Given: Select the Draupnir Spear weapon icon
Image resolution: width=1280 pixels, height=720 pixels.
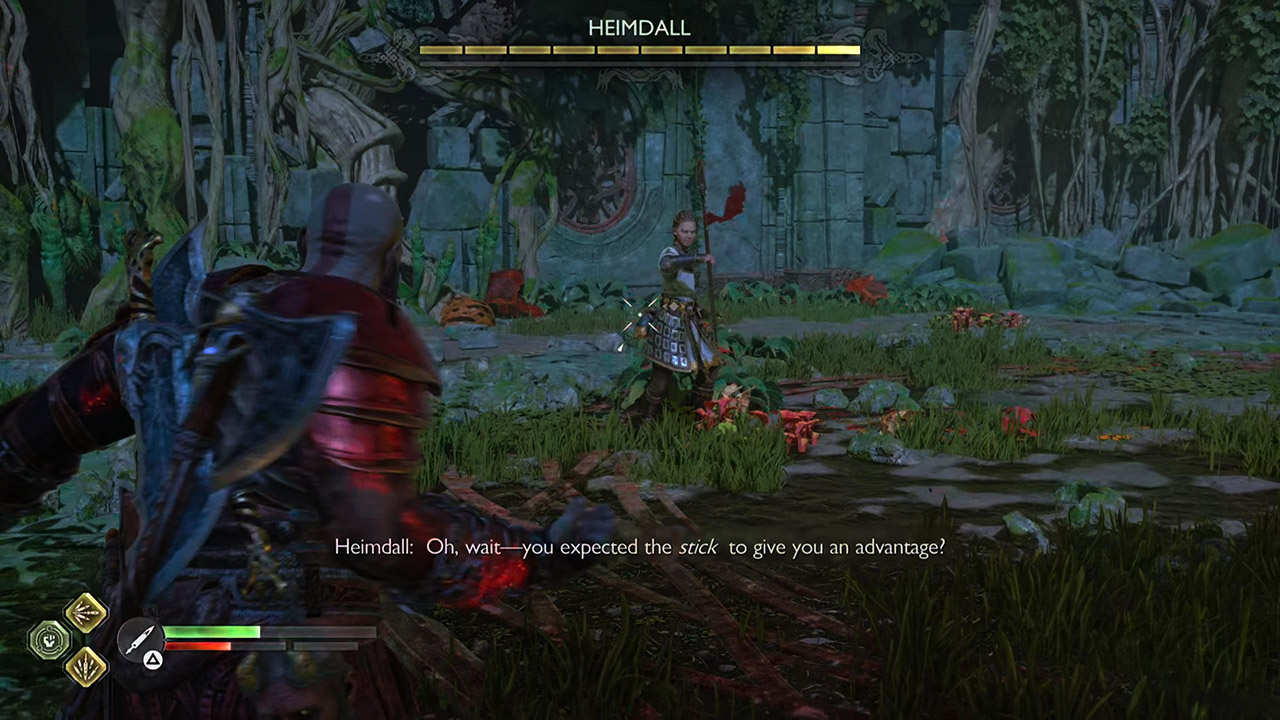Looking at the screenshot, I should (x=139, y=636).
